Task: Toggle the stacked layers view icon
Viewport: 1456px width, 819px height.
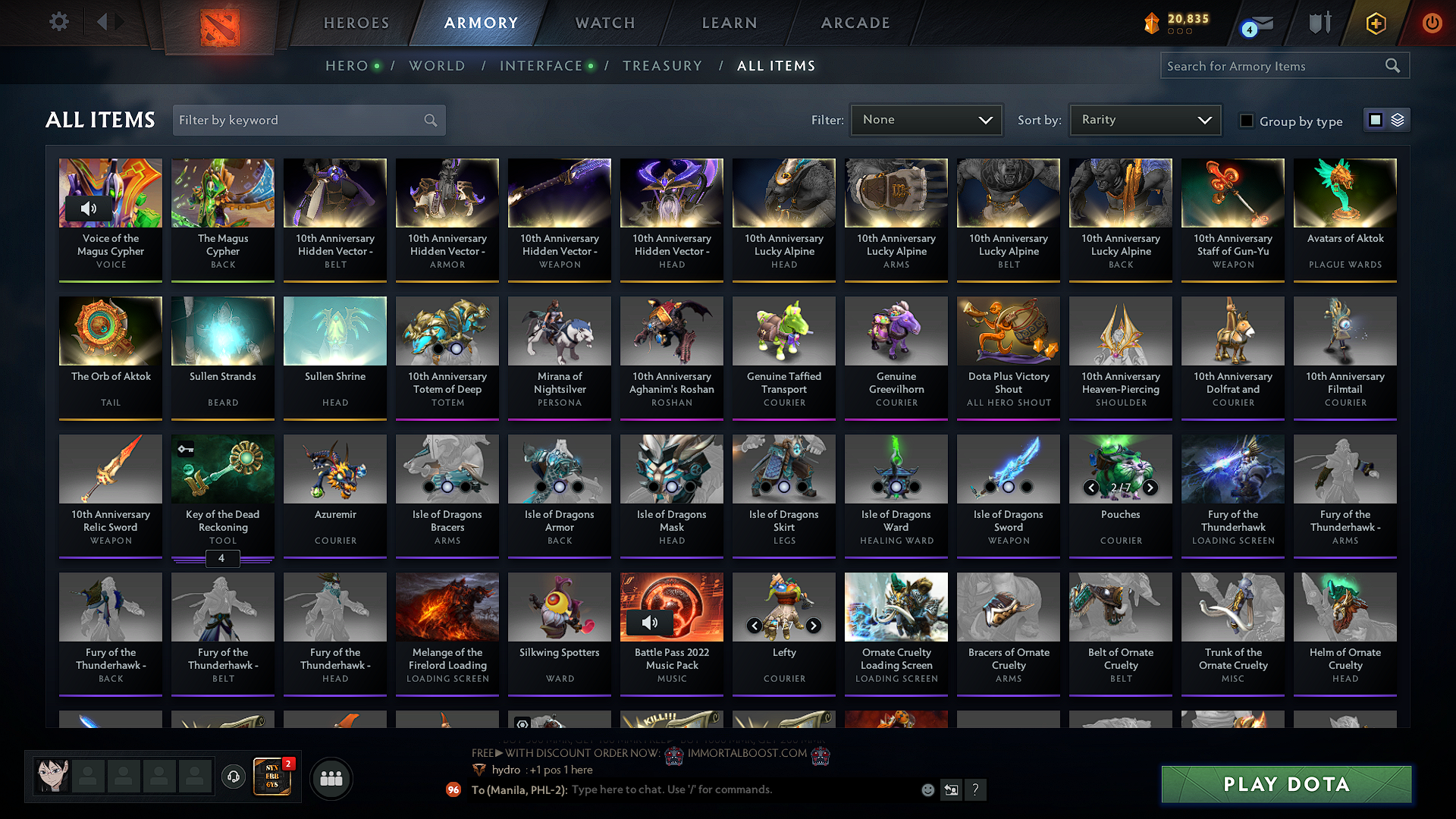Action: (1398, 119)
